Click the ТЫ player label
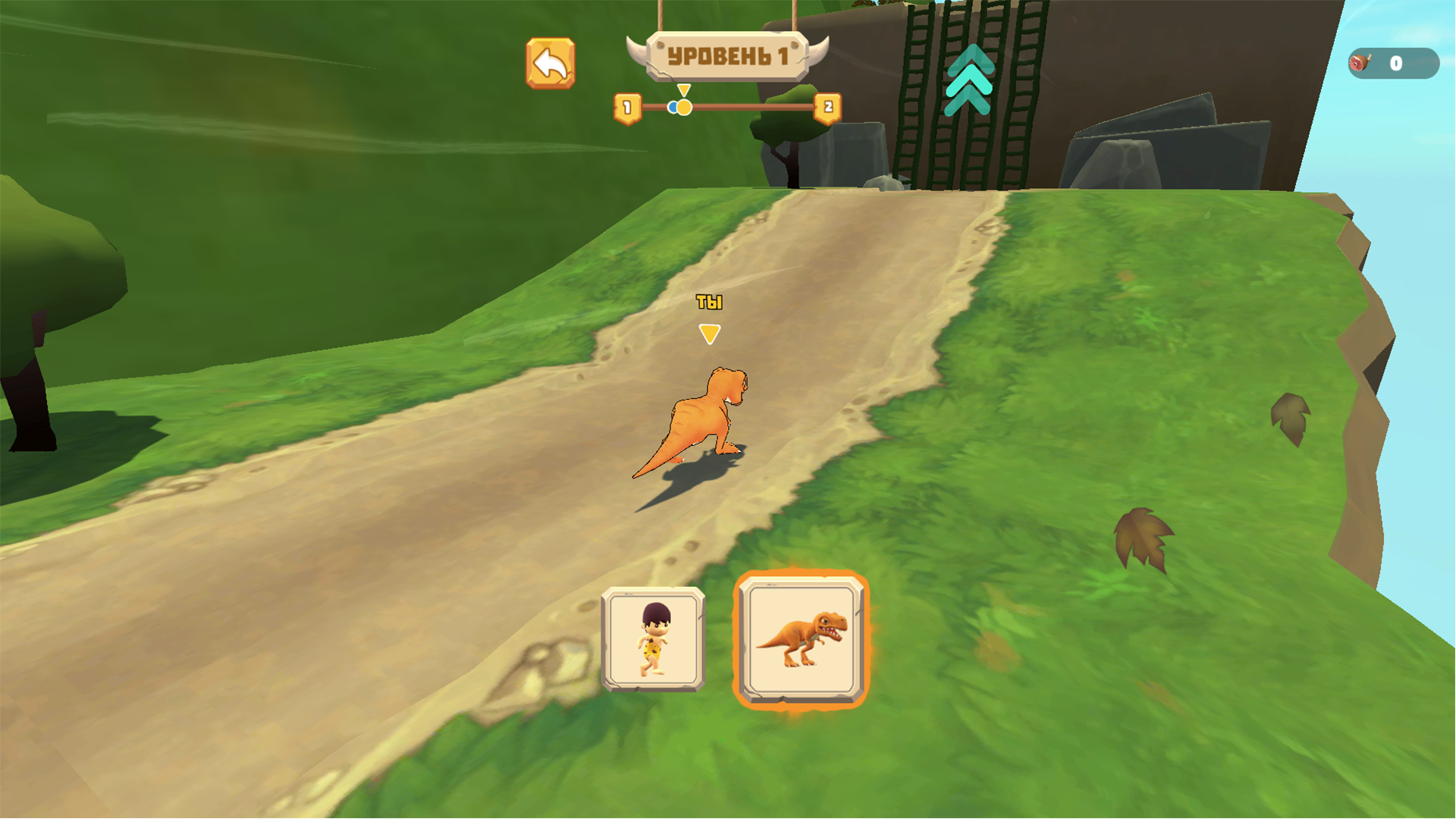Screen dimensions: 1456x819 pyautogui.click(x=710, y=301)
